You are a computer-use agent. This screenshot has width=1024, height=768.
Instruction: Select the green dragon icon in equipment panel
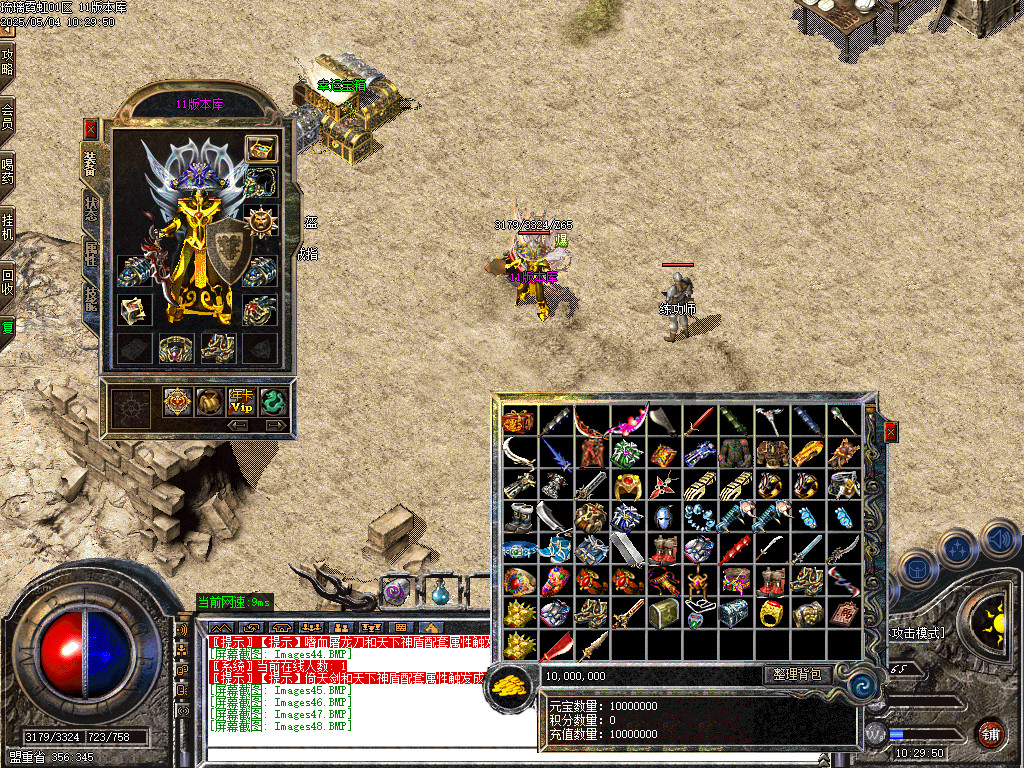(274, 402)
